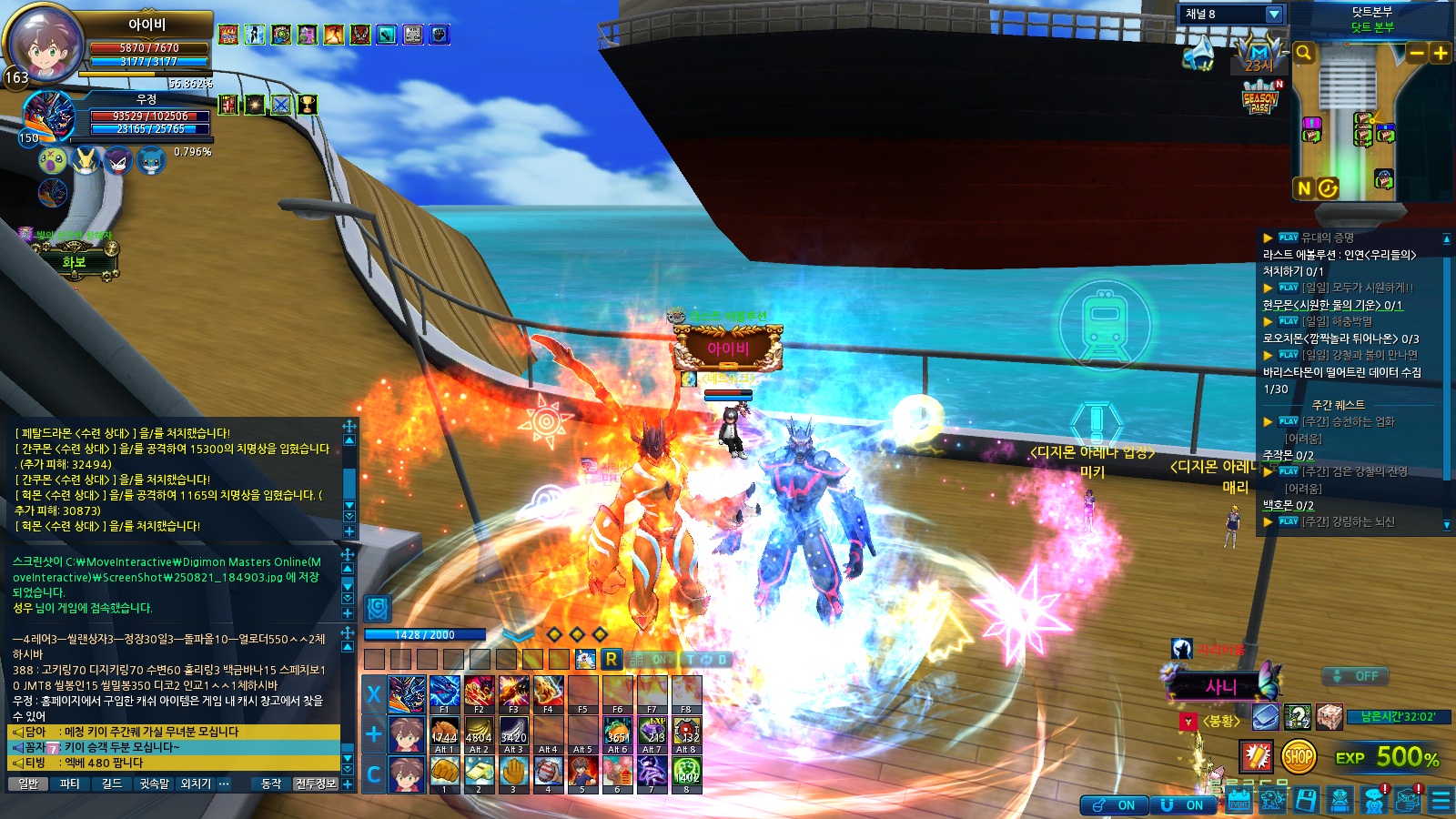Viewport: 1456px width, 819px height.
Task: Toggle the OFF switch above the timer
Action: tap(1356, 676)
